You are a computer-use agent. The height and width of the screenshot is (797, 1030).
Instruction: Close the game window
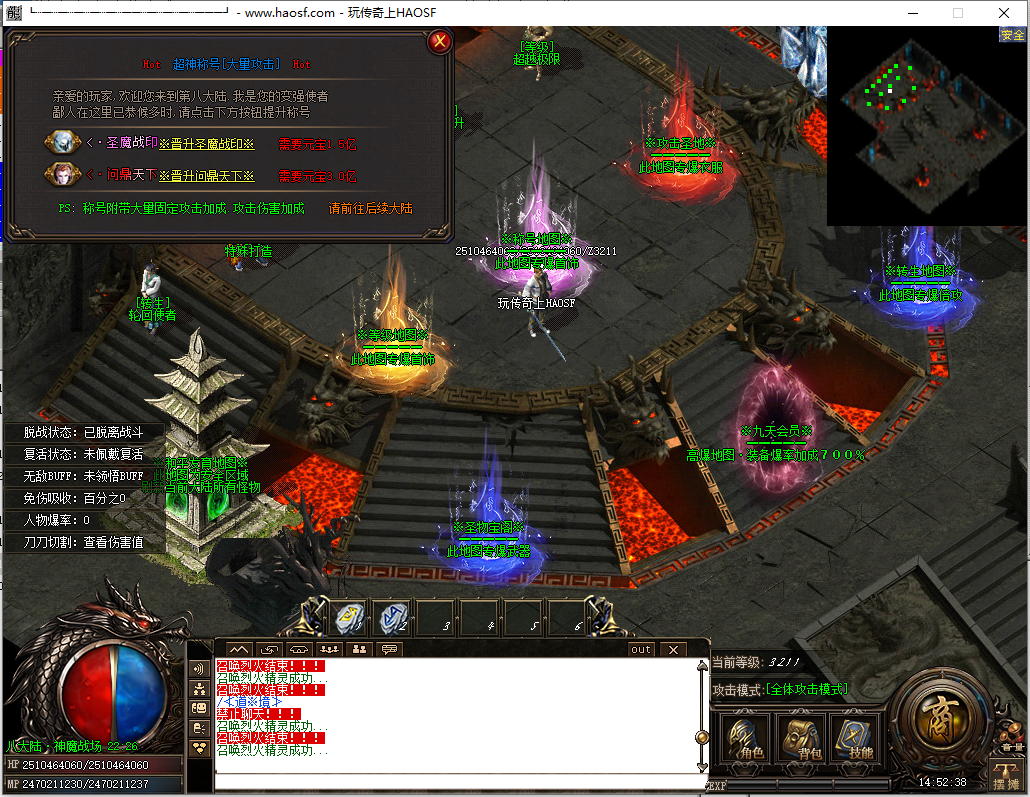(1004, 13)
